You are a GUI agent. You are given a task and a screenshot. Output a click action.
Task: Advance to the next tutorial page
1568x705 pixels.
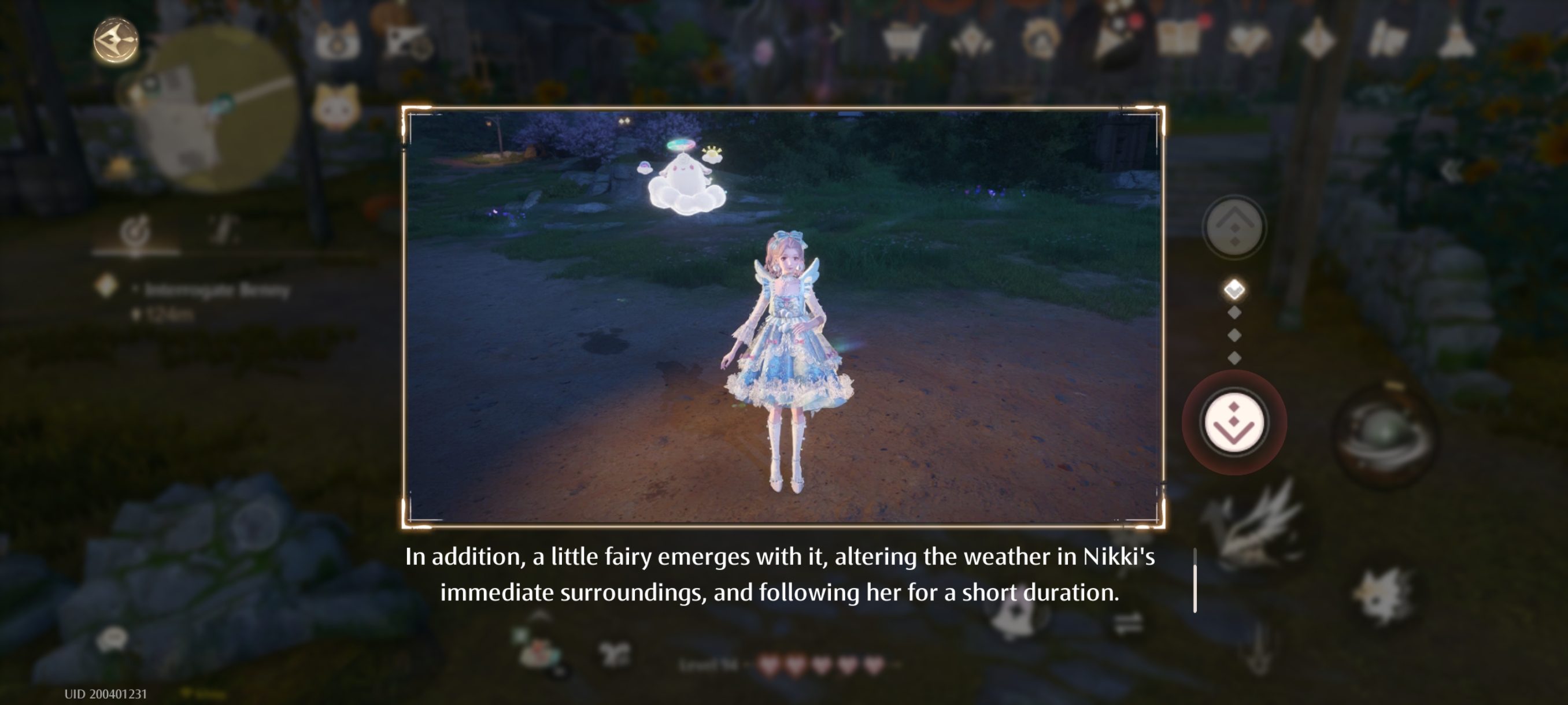point(1233,422)
